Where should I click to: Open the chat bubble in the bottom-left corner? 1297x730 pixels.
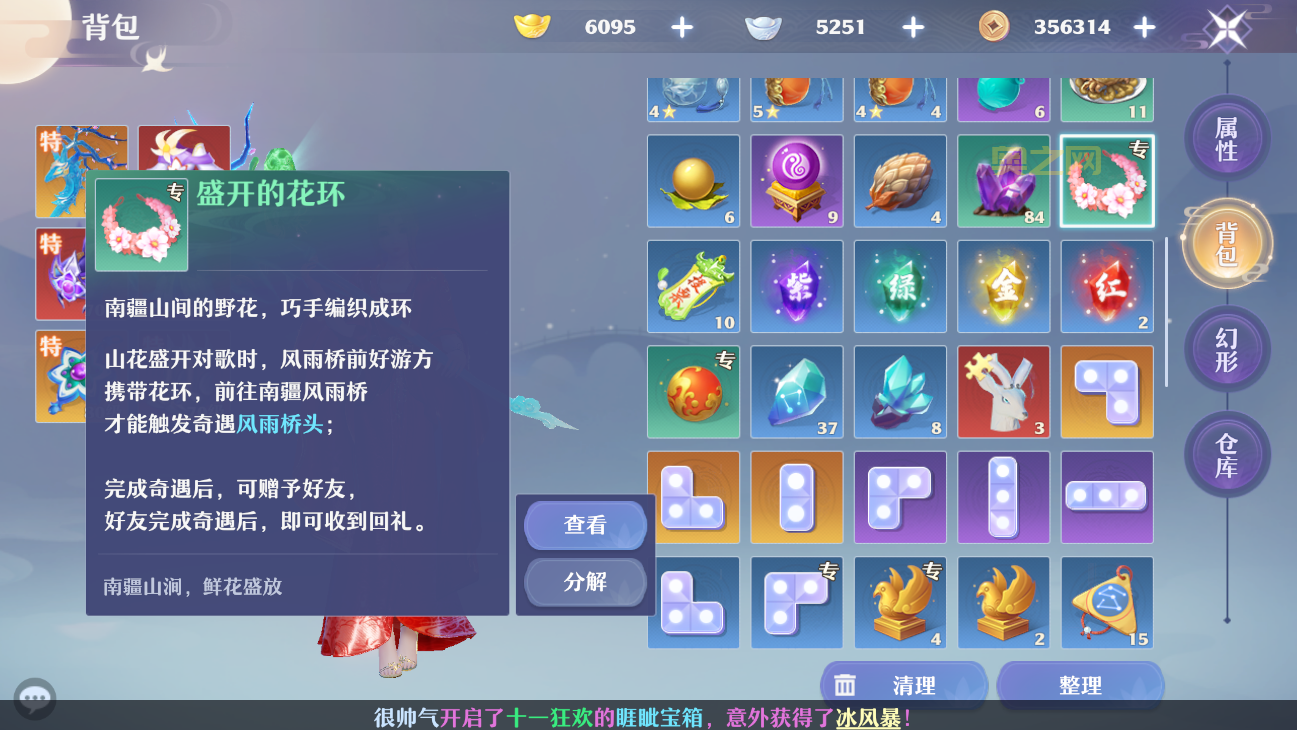37,696
